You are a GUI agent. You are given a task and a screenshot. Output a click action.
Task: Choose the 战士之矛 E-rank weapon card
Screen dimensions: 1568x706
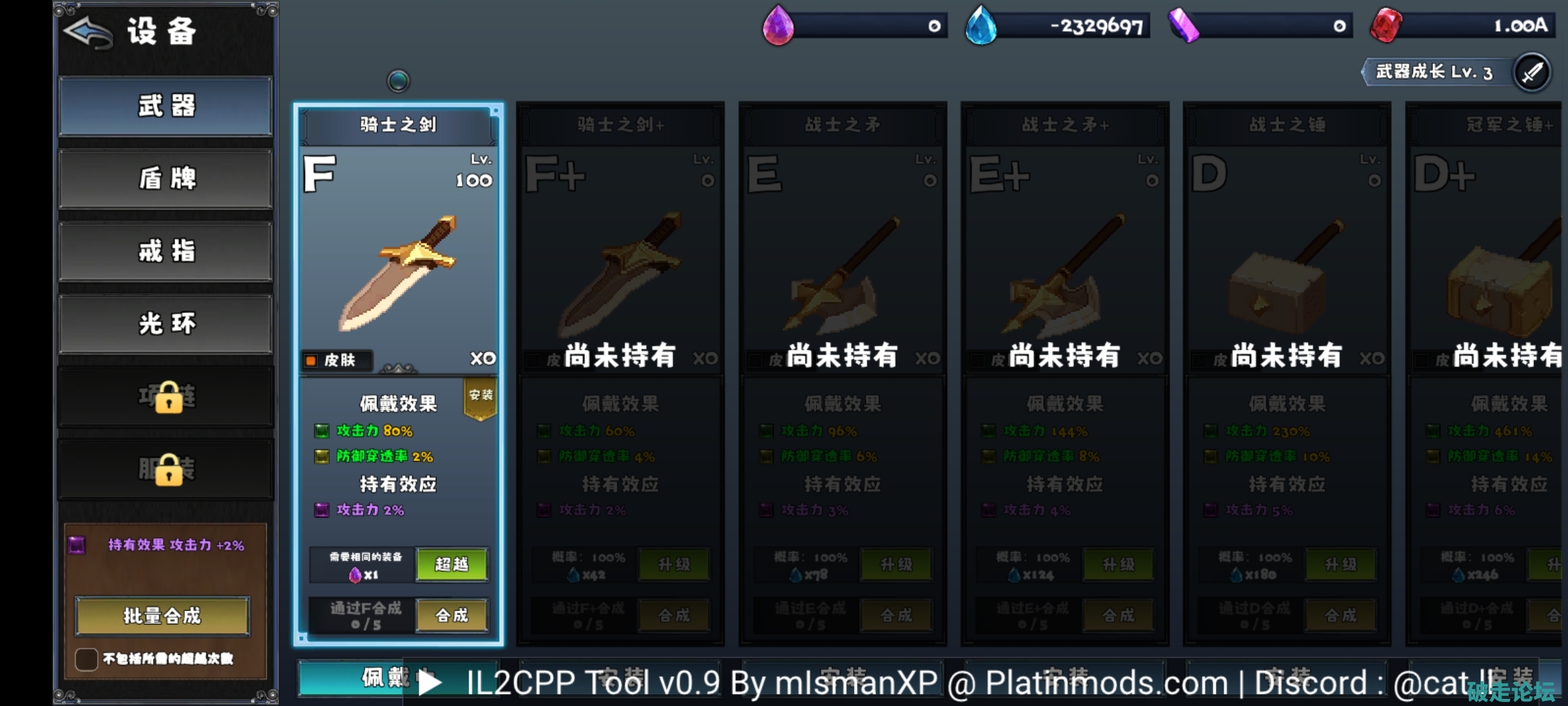(842, 261)
